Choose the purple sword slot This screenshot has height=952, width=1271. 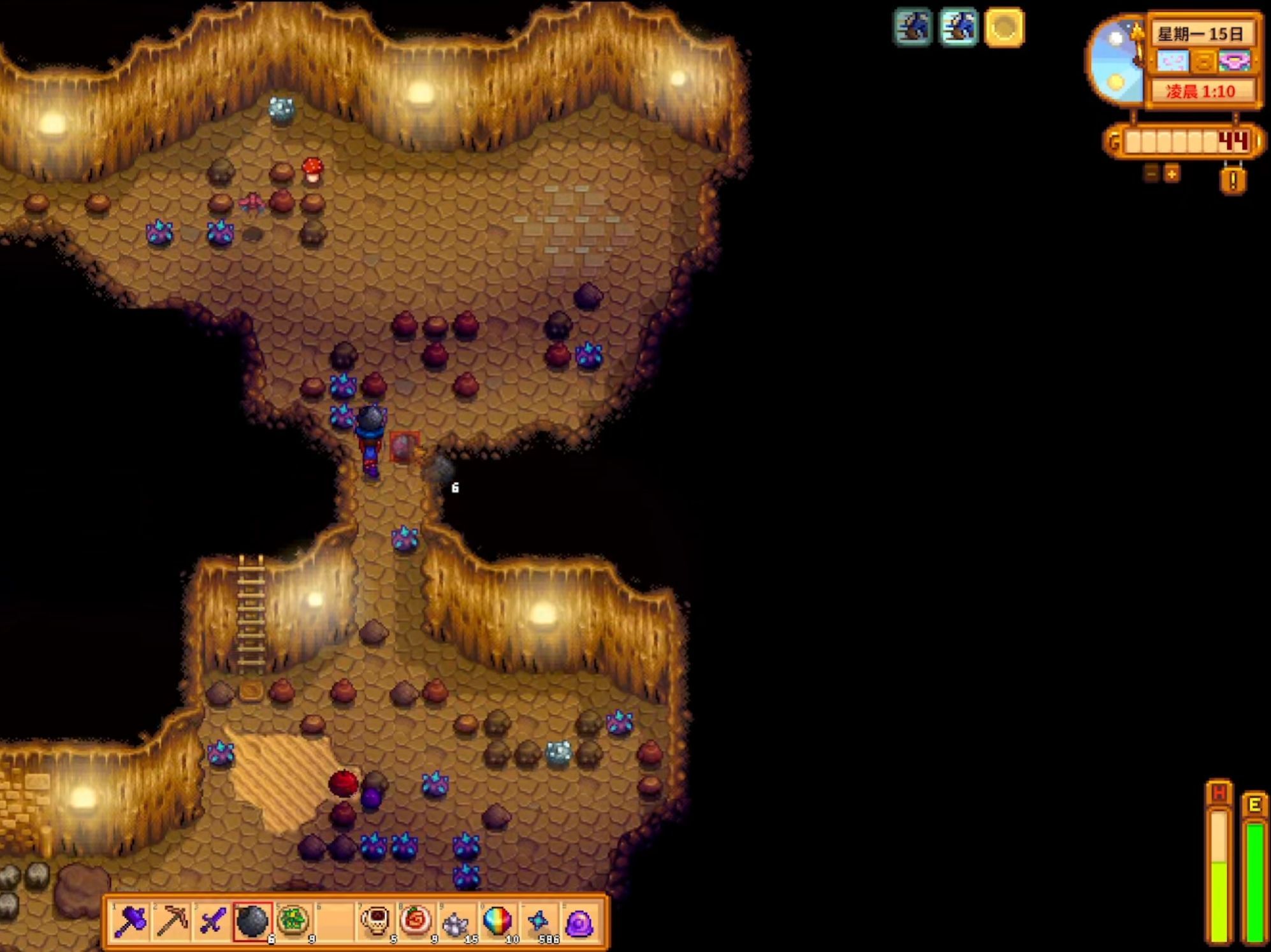[212, 921]
